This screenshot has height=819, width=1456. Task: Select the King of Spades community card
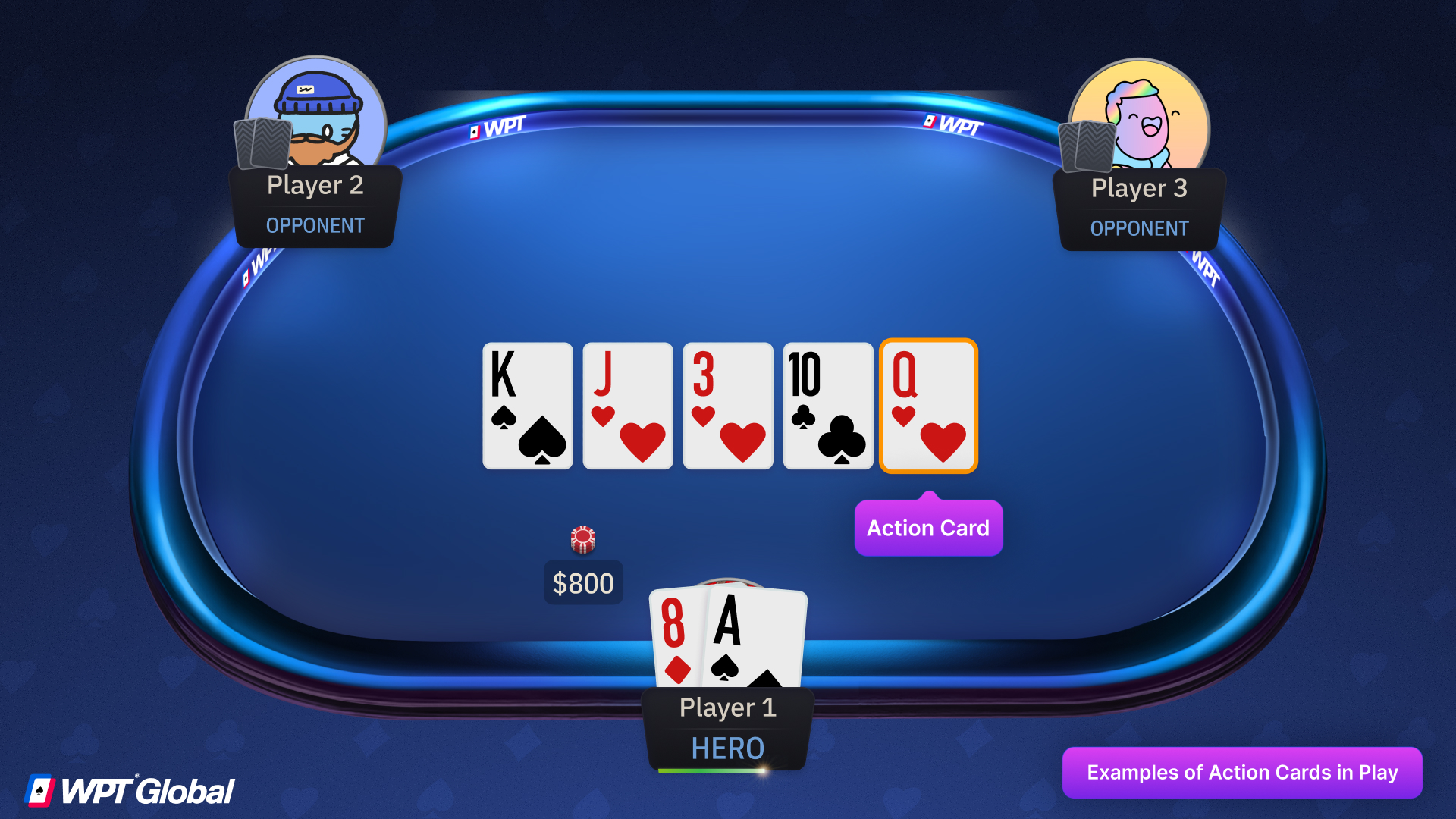[527, 406]
